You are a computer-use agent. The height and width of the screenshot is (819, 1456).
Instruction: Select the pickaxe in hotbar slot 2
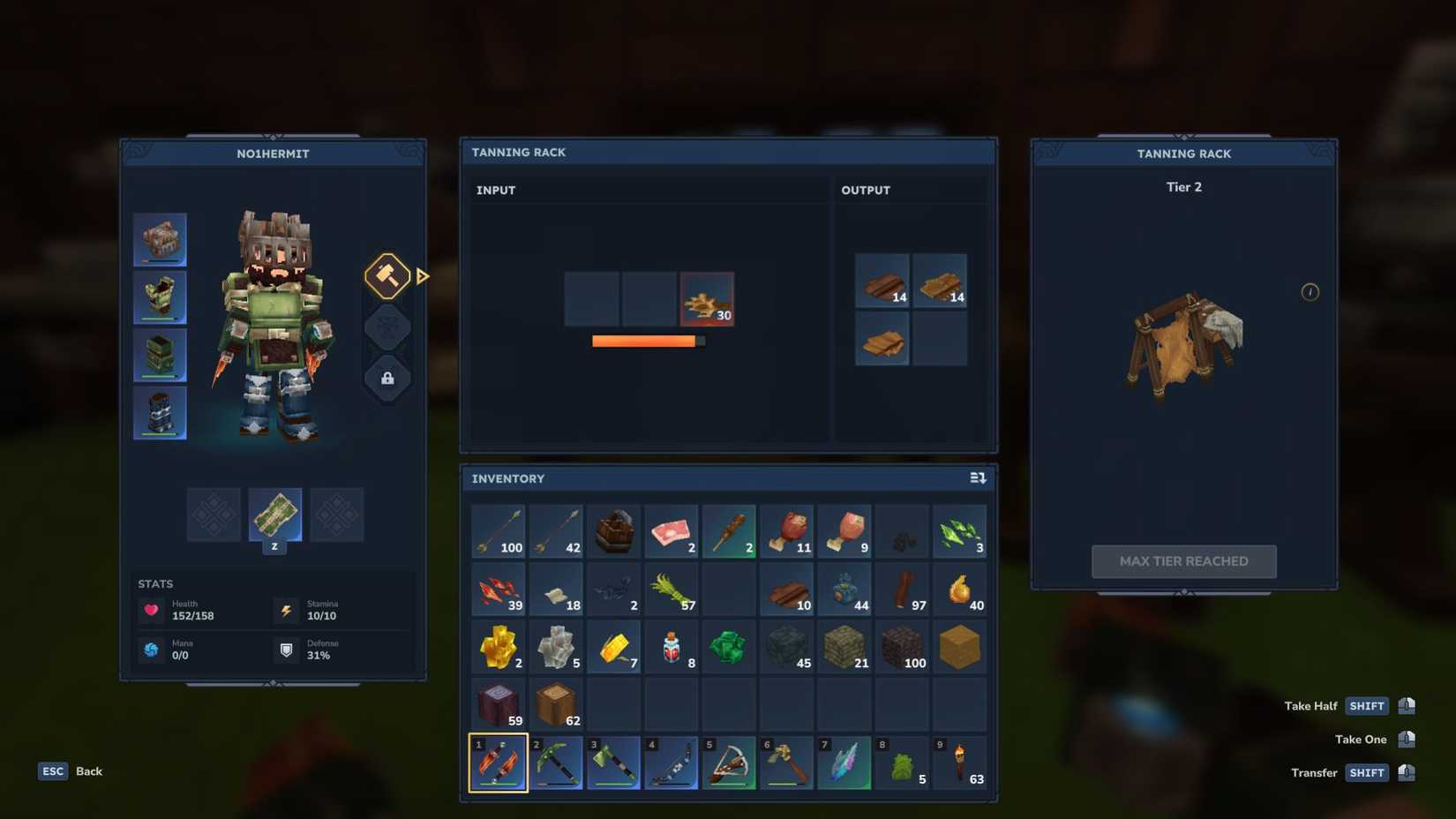557,762
